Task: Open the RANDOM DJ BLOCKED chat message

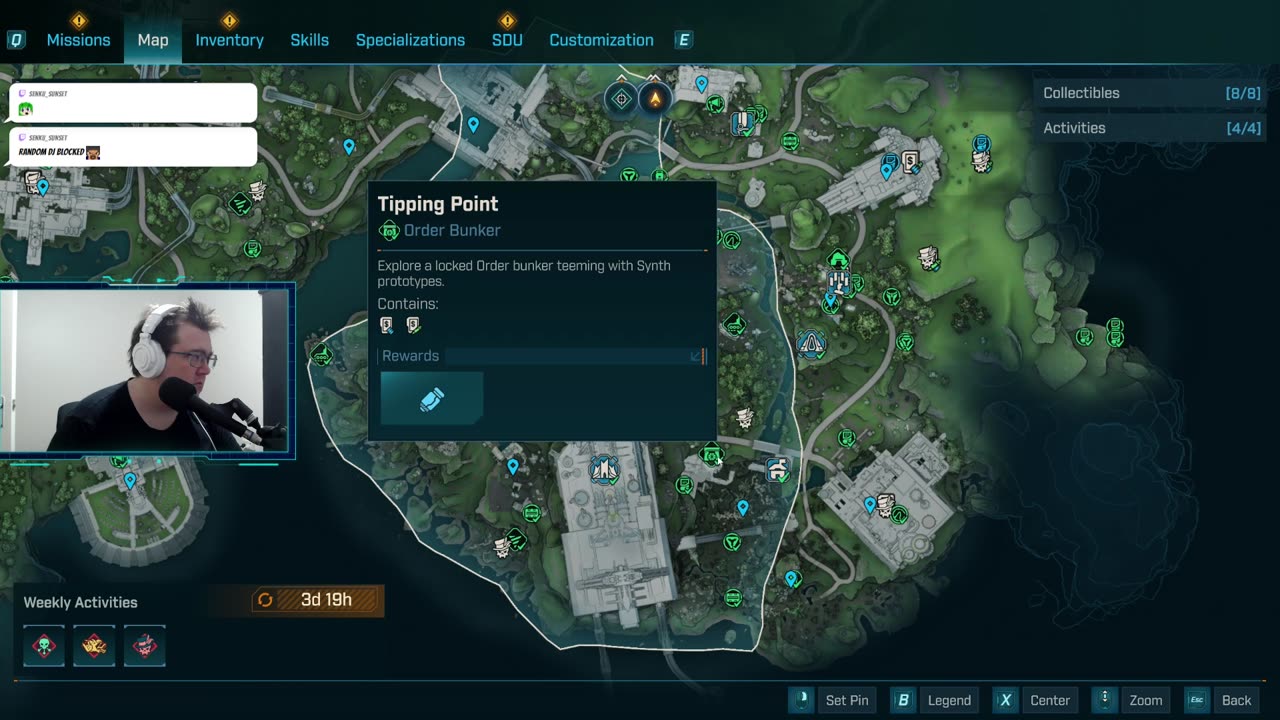Action: (133, 147)
